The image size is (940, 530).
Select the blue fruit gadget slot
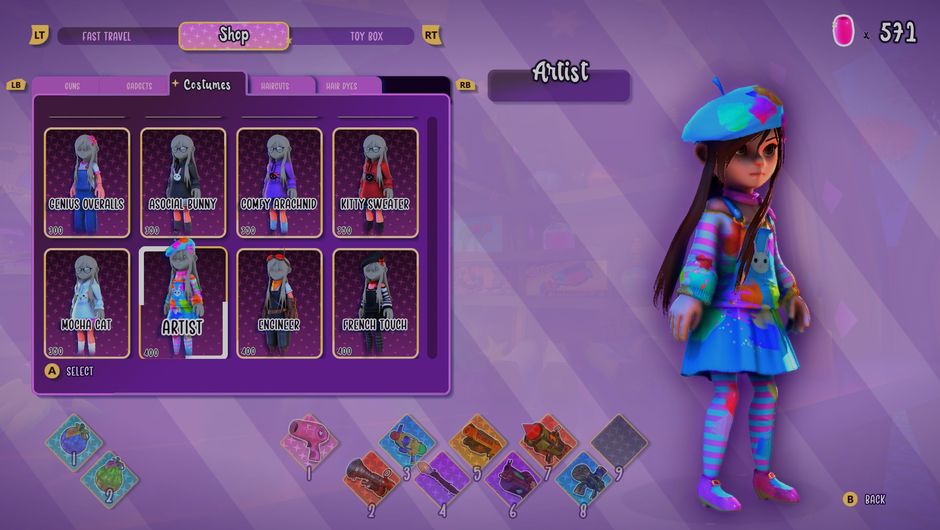pyautogui.click(x=73, y=440)
